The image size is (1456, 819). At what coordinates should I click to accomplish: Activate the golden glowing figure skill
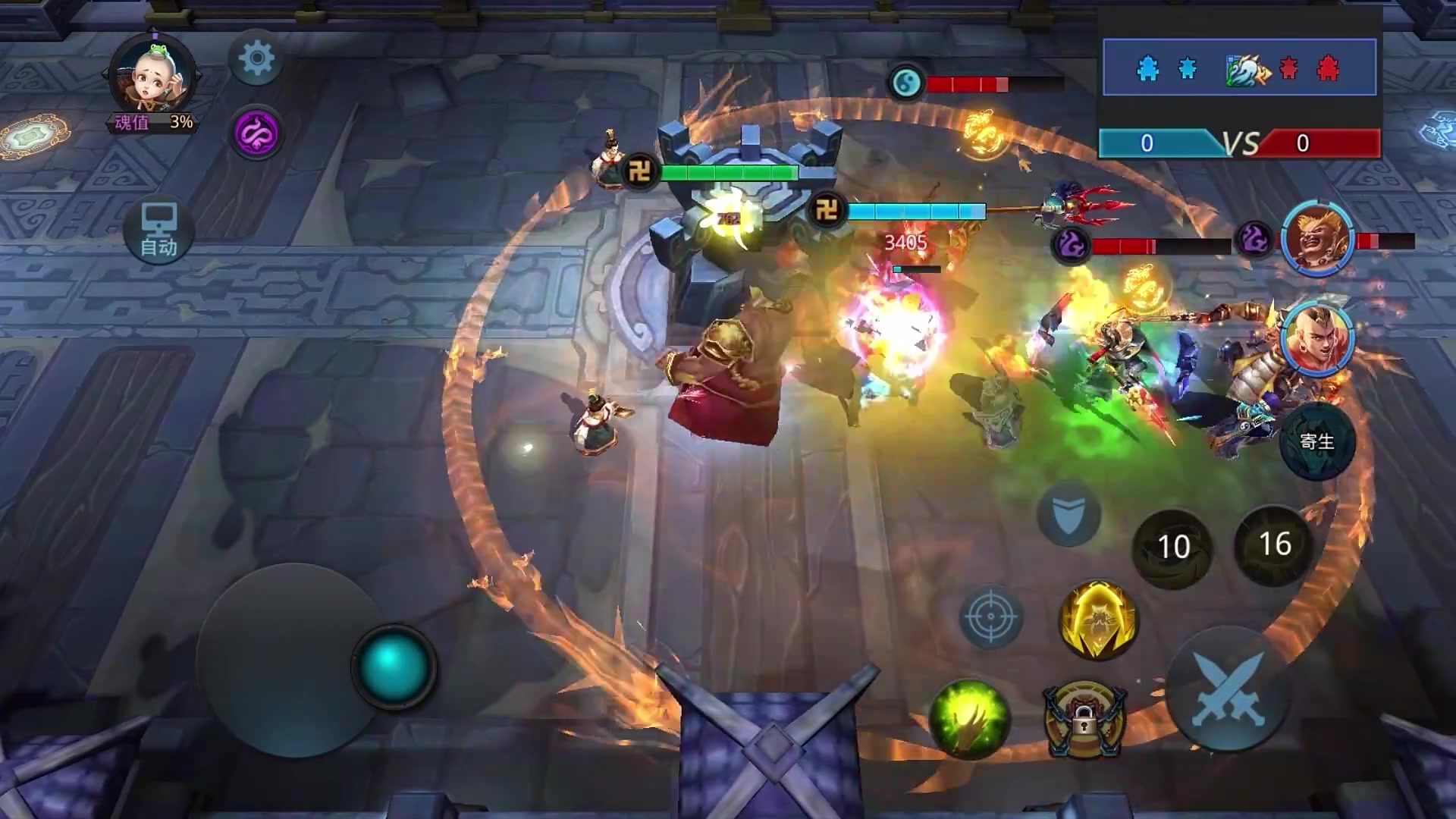tap(1097, 620)
